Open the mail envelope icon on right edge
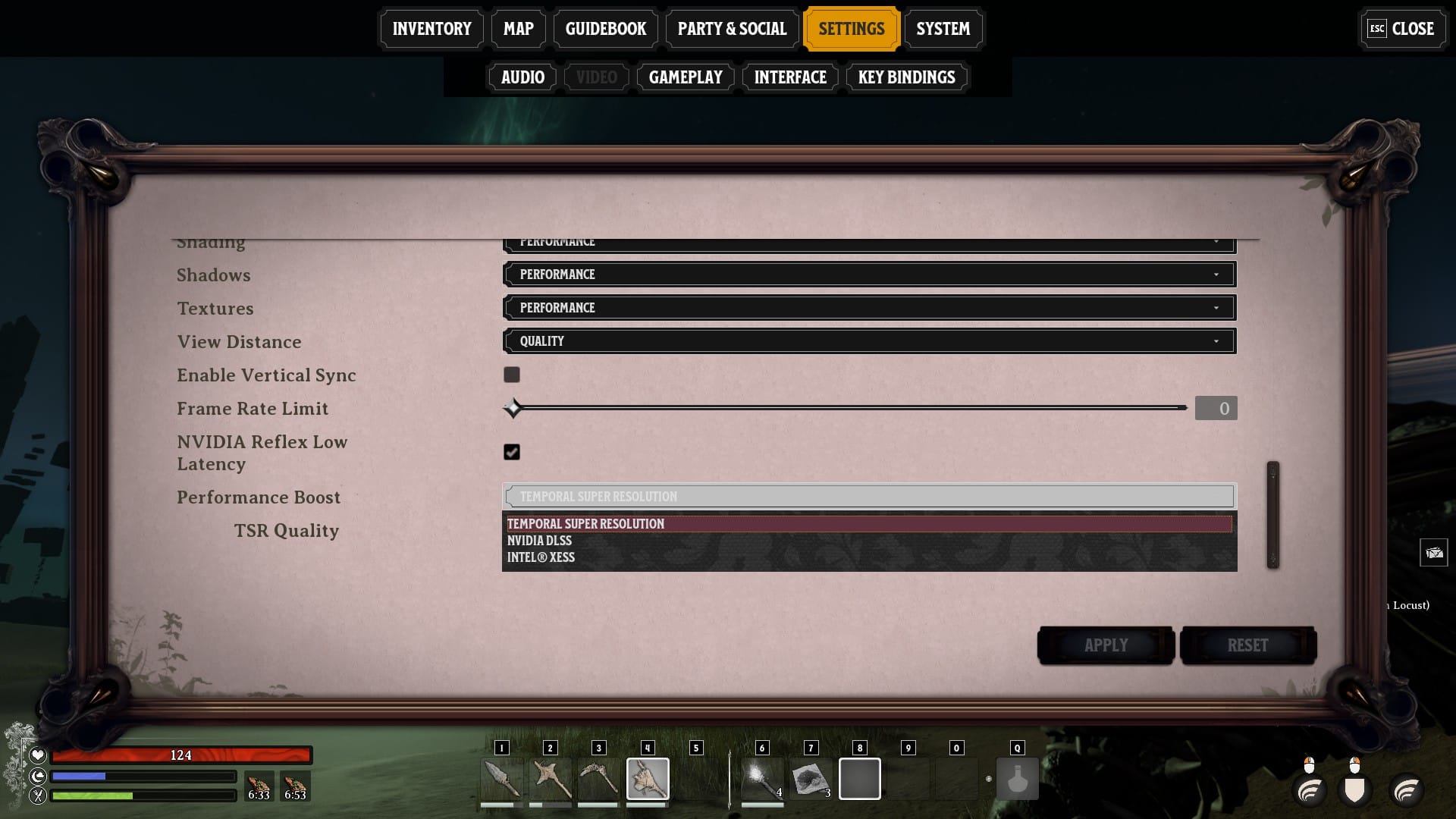Viewport: 1456px width, 819px height. [1434, 553]
